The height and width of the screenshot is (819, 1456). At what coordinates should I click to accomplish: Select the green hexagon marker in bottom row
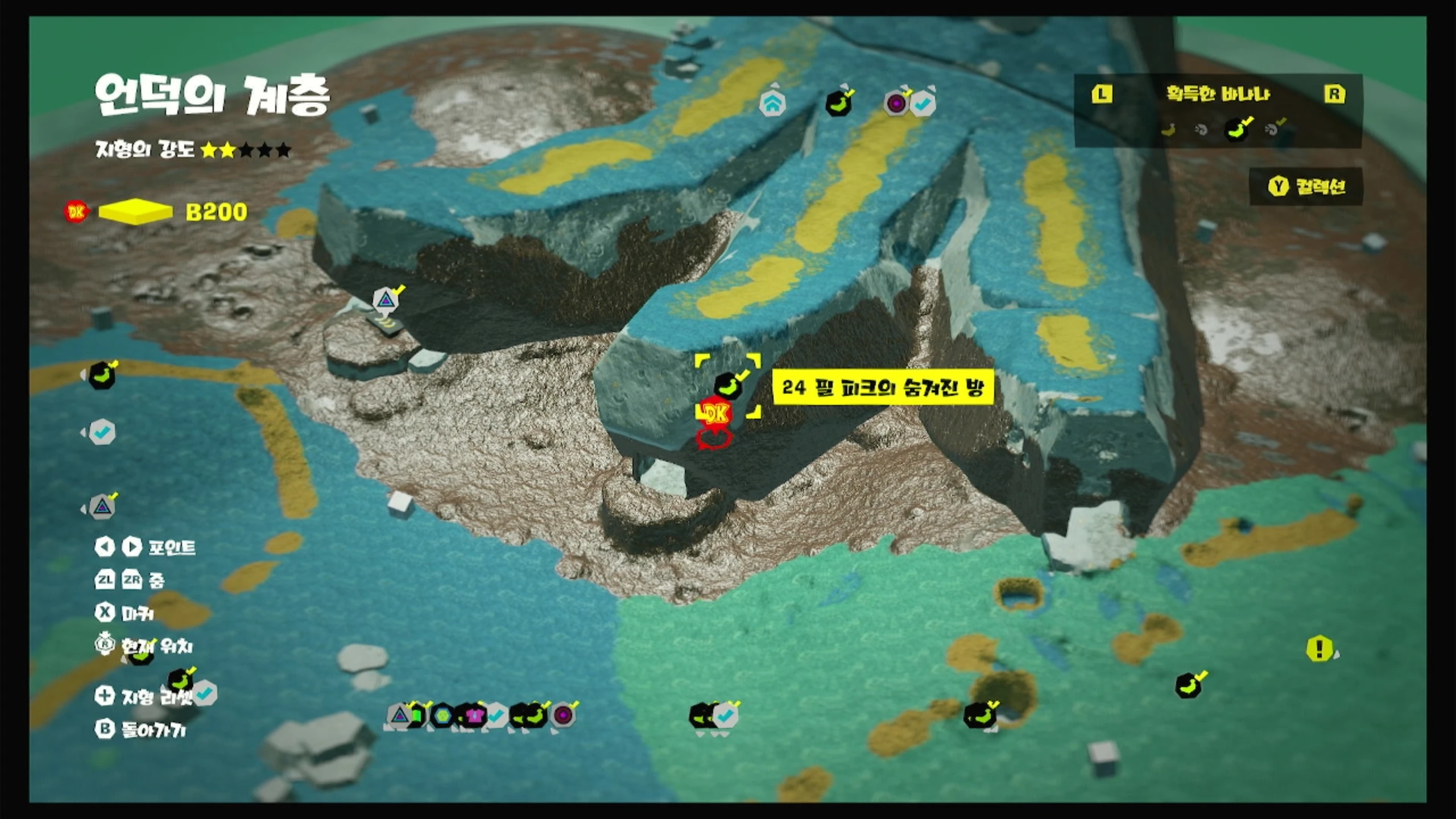click(x=442, y=715)
